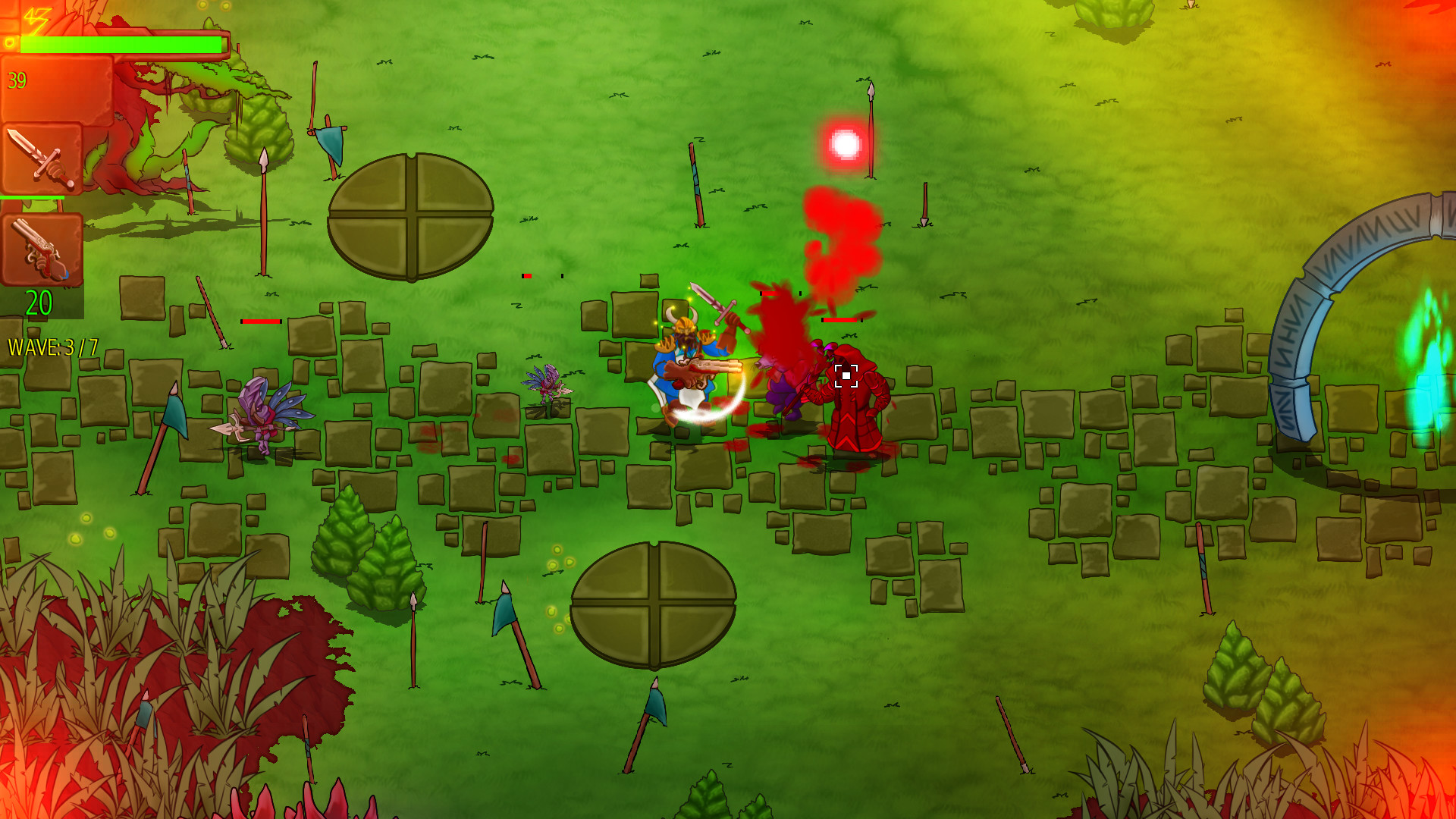Select the flintlock pistol weapon slot
1456x819 pixels.
point(42,249)
